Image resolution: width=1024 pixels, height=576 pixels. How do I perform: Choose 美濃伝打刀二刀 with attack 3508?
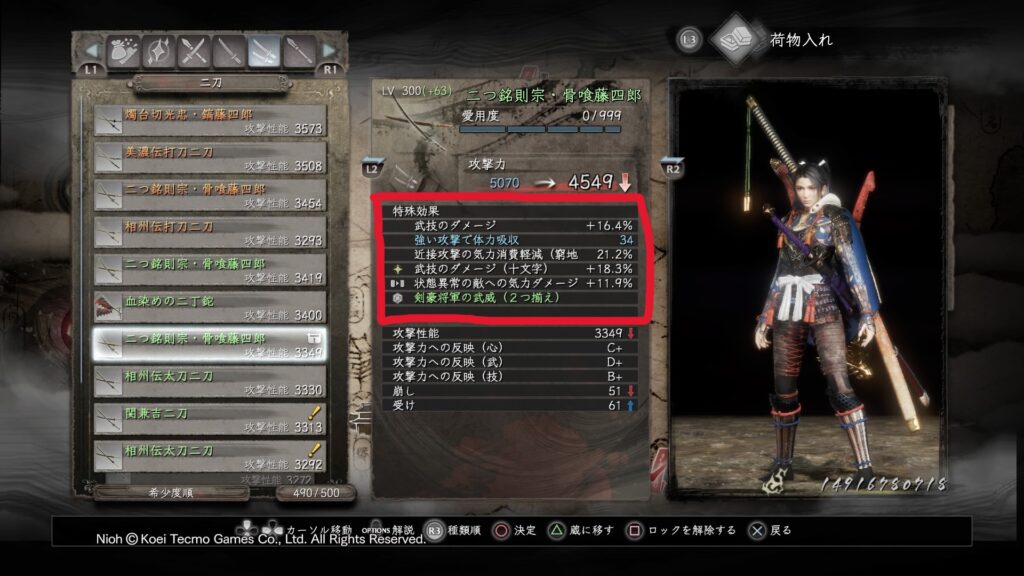coord(210,158)
